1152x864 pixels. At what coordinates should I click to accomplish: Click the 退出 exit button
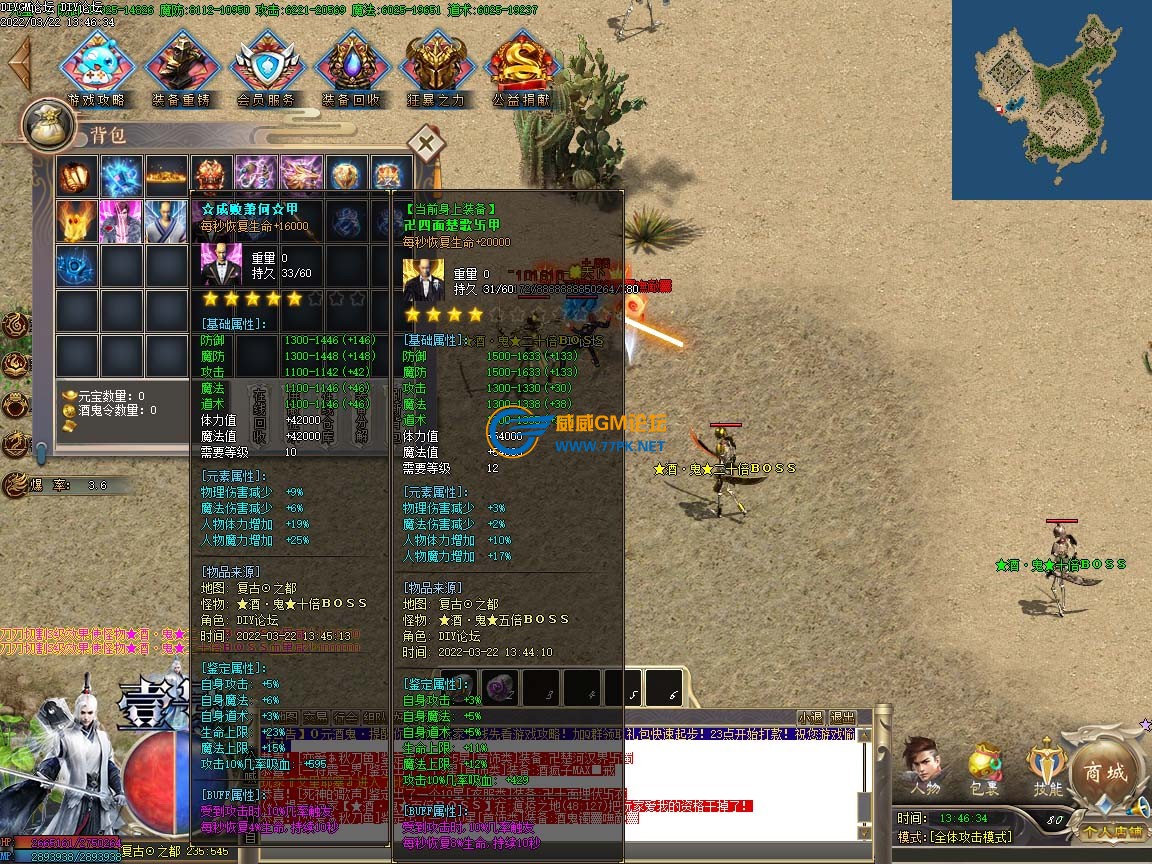[843, 717]
